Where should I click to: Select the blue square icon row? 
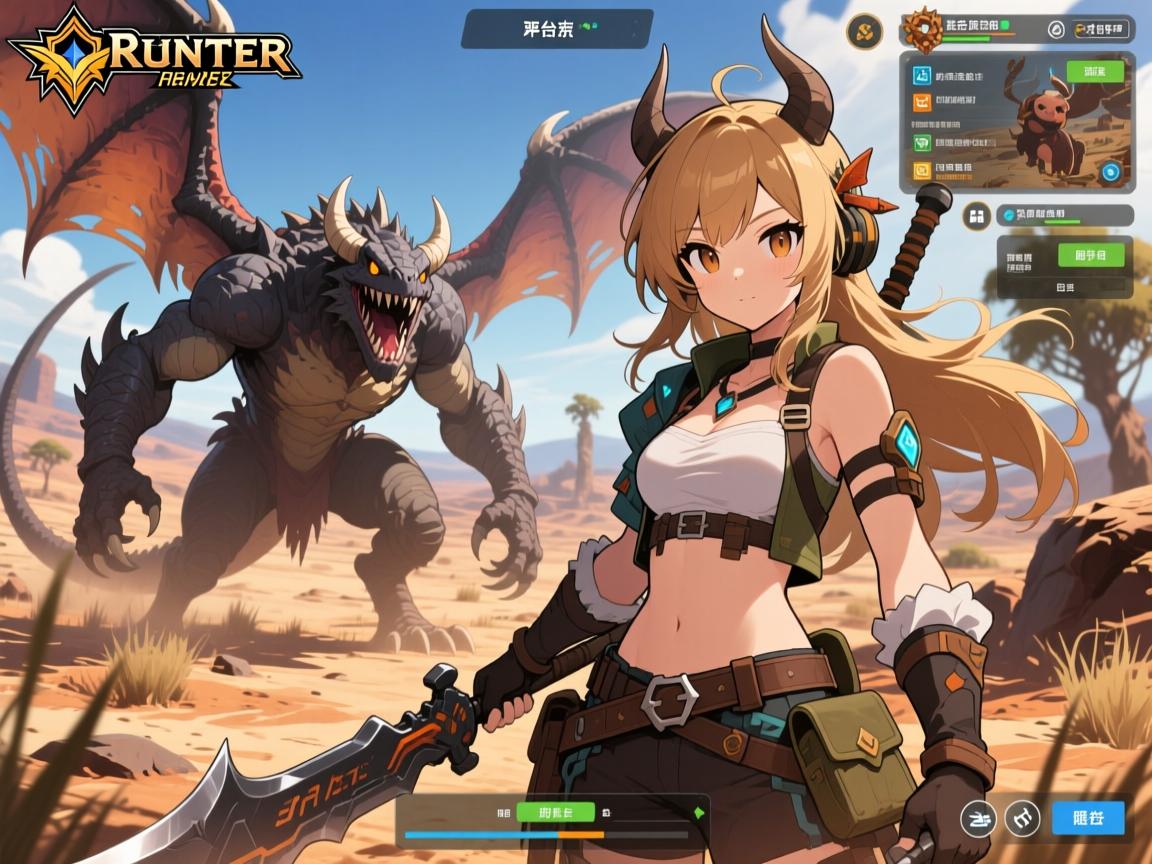point(921,76)
